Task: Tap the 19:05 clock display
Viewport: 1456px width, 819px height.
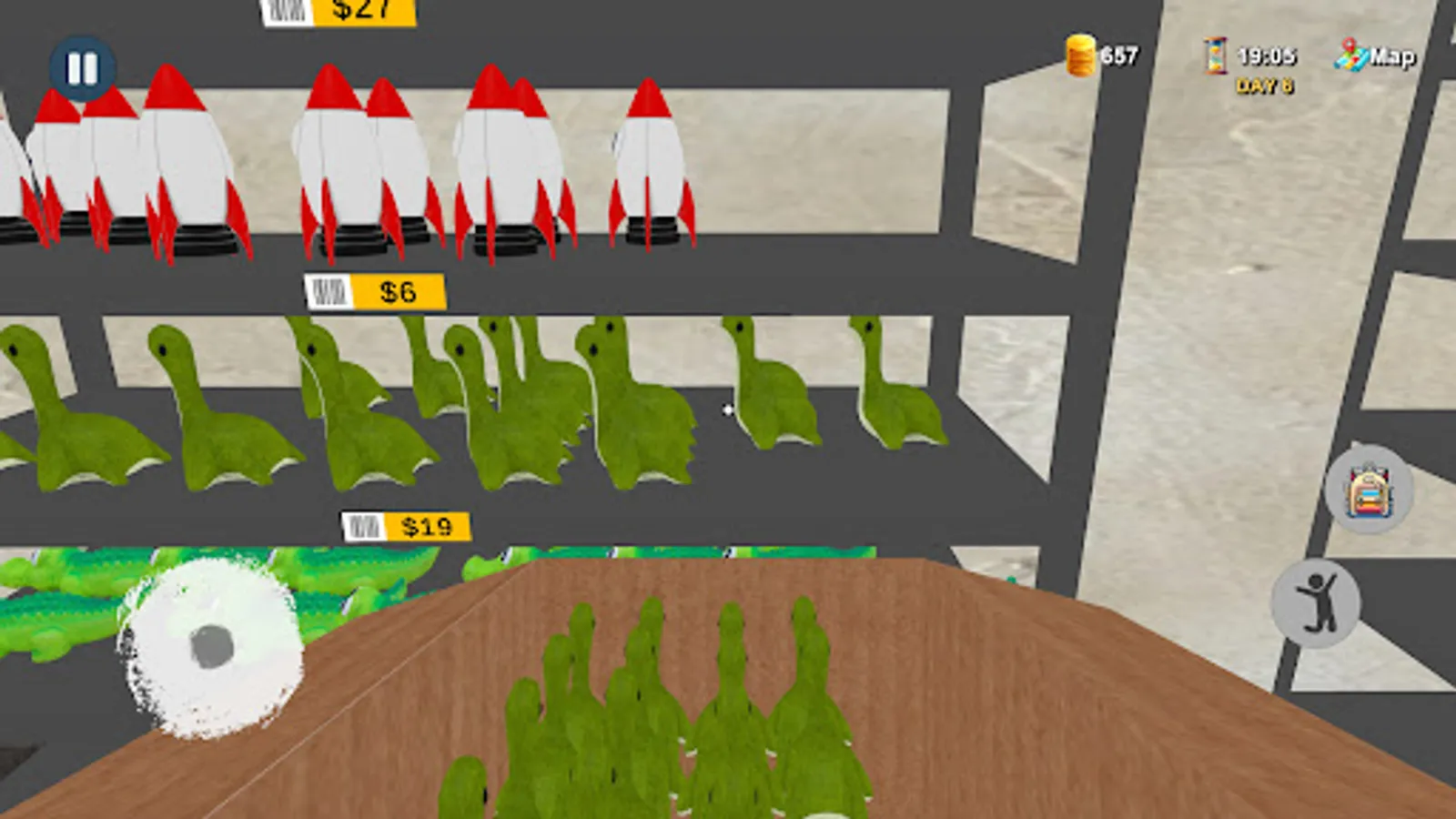Action: (1268, 56)
